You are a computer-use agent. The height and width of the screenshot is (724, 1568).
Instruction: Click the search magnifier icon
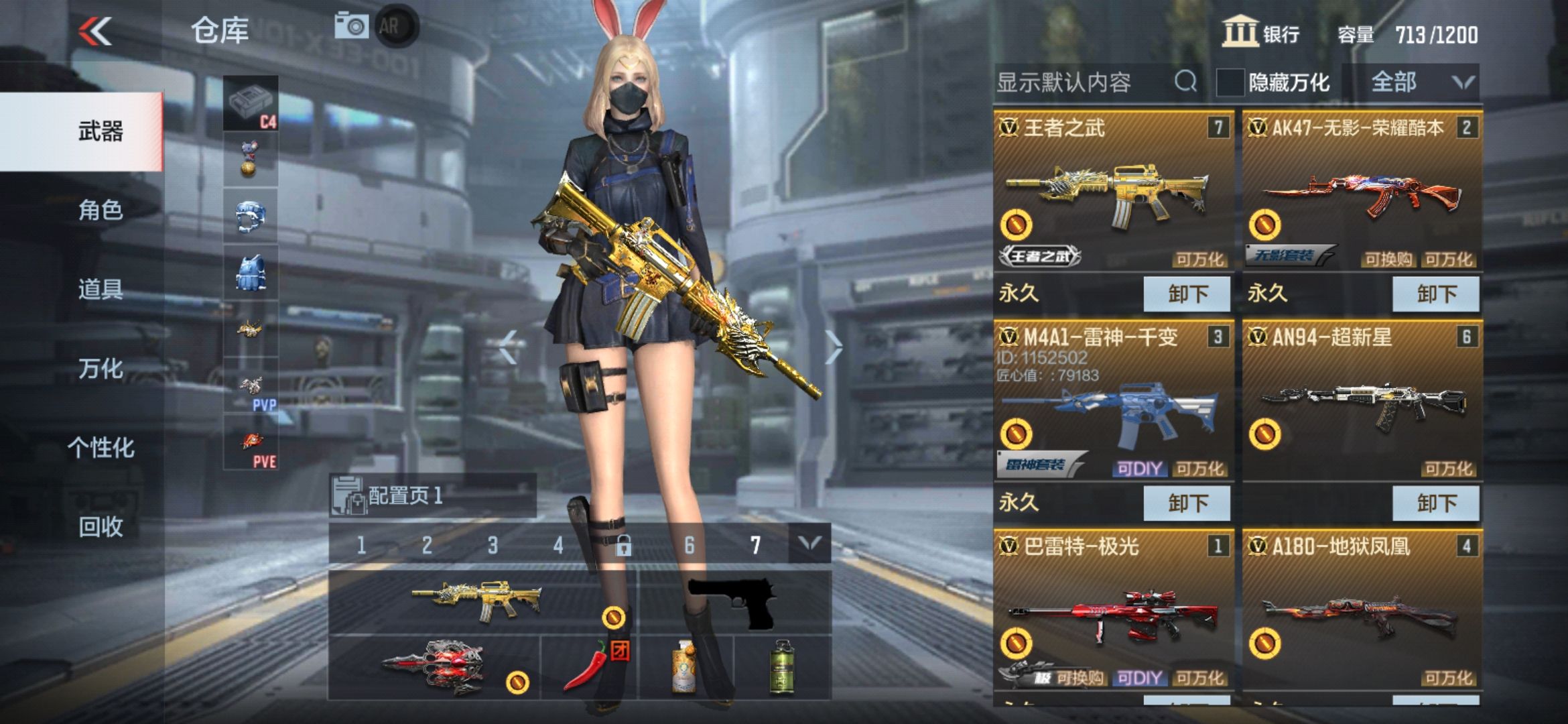pos(1186,81)
